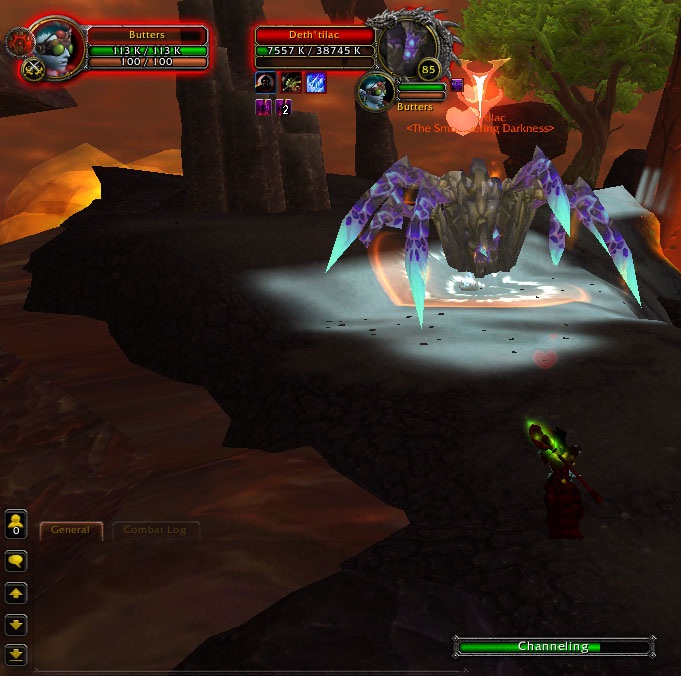Click the blue lightning debuff icon on target
This screenshot has width=681, height=676.
(316, 83)
